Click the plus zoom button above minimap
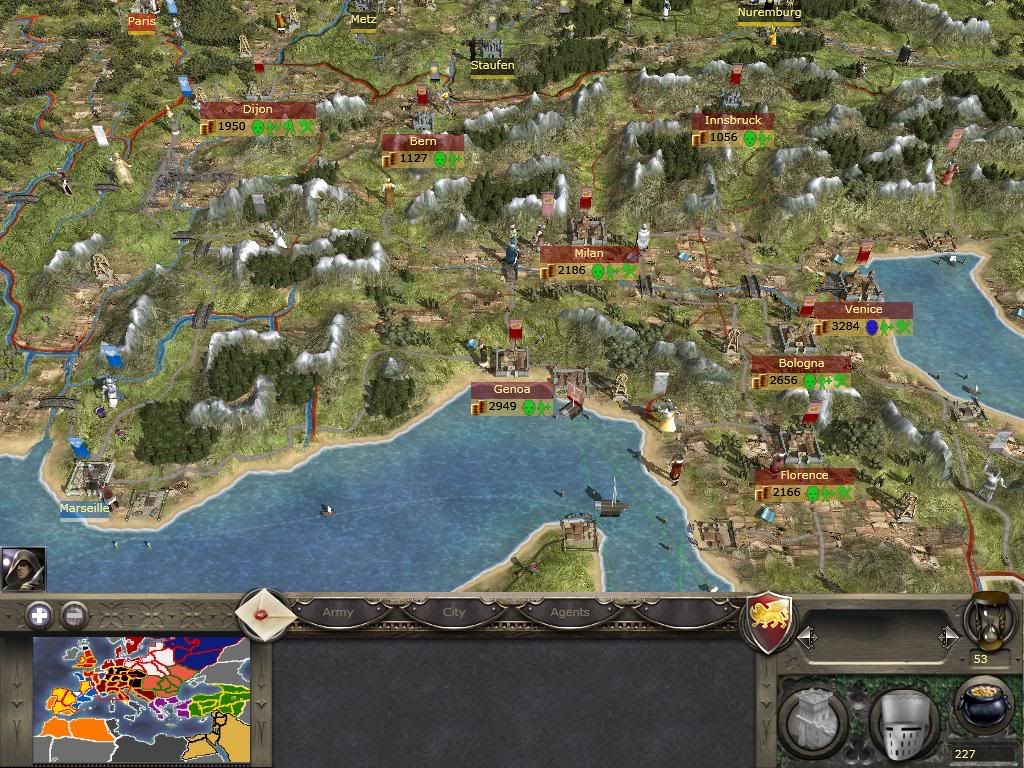The height and width of the screenshot is (768, 1024). click(x=39, y=615)
